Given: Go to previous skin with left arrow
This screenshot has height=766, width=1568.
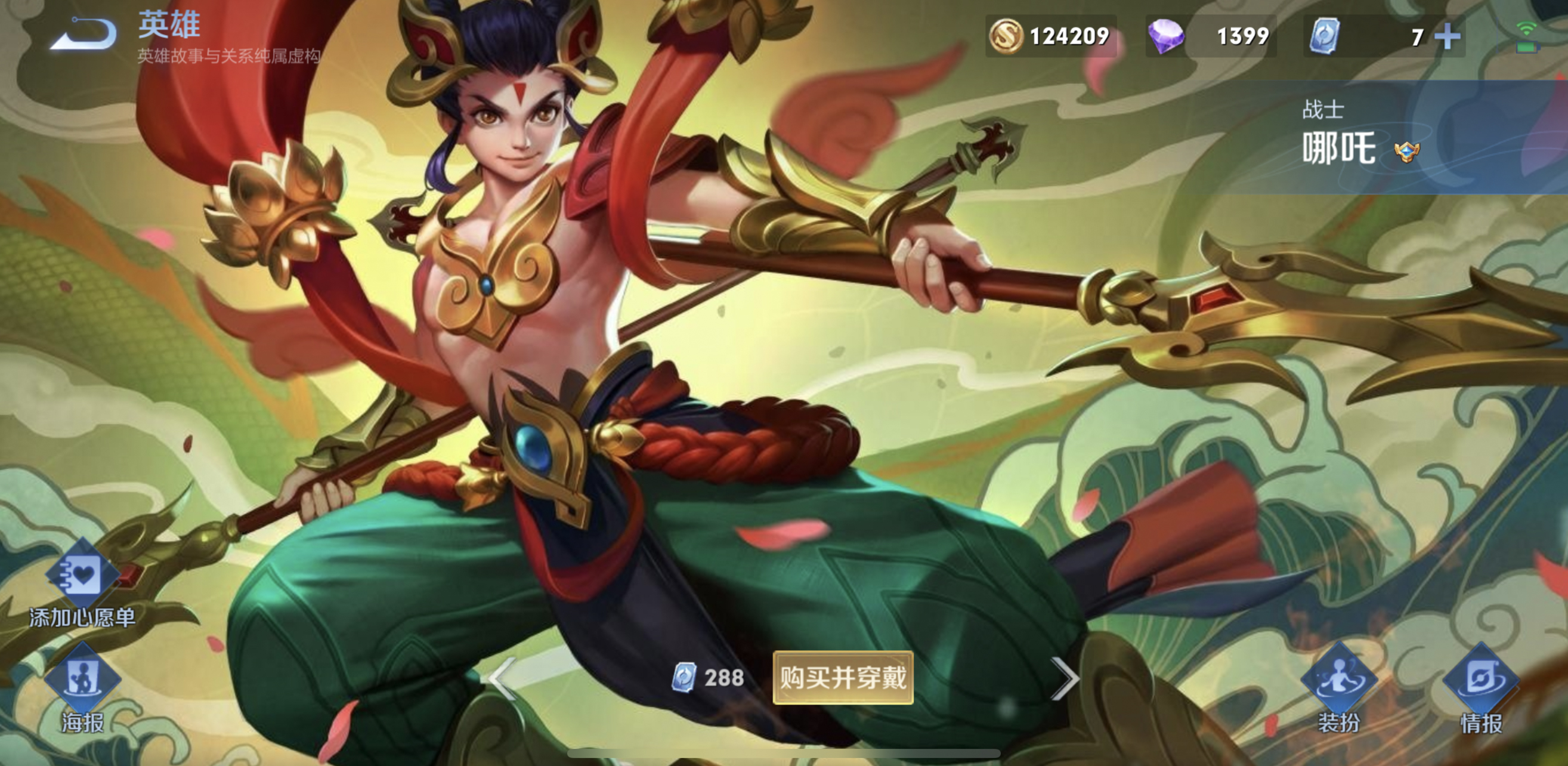Looking at the screenshot, I should pyautogui.click(x=500, y=680).
